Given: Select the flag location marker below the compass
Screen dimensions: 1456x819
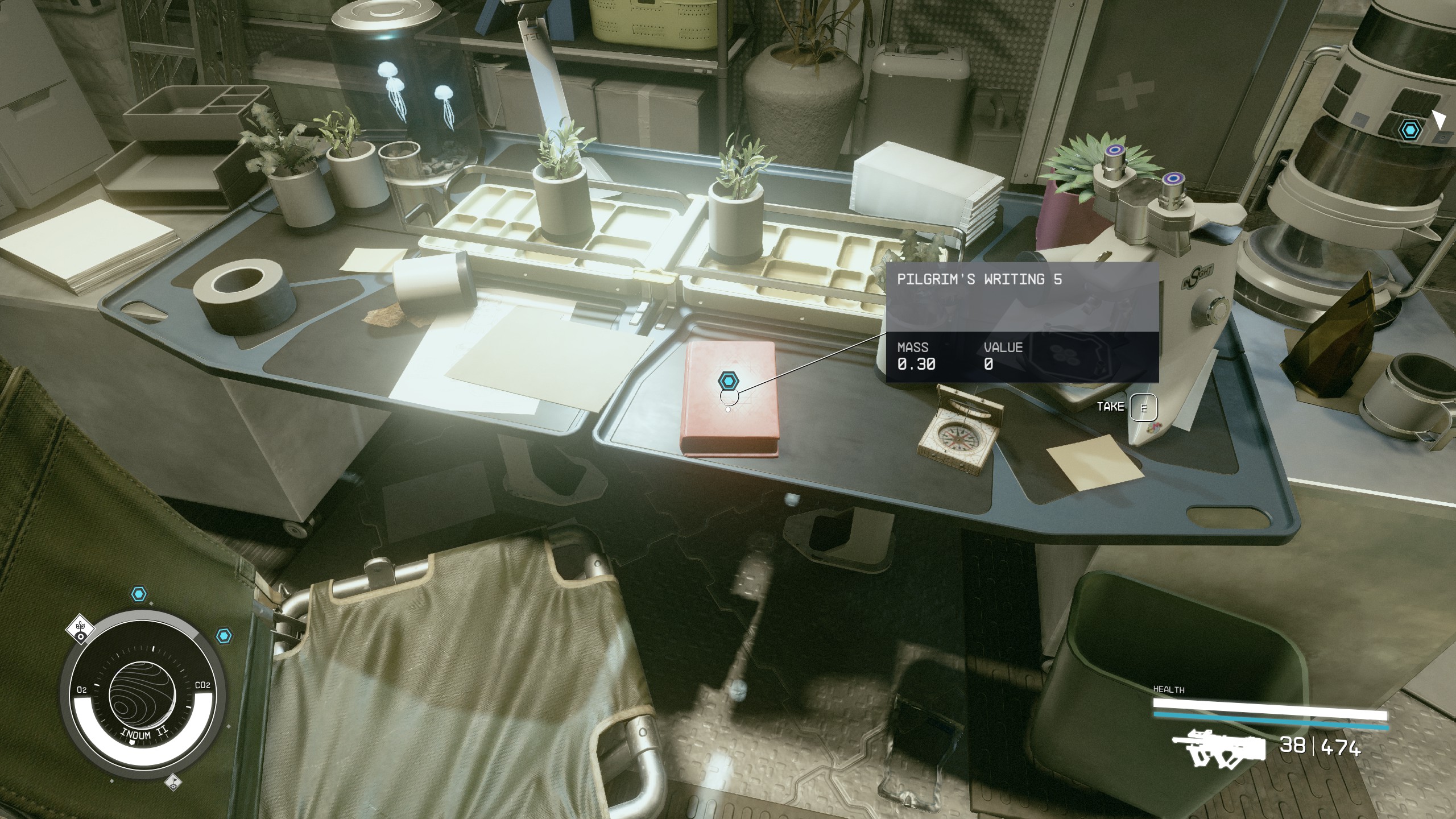Looking at the screenshot, I should tap(173, 783).
